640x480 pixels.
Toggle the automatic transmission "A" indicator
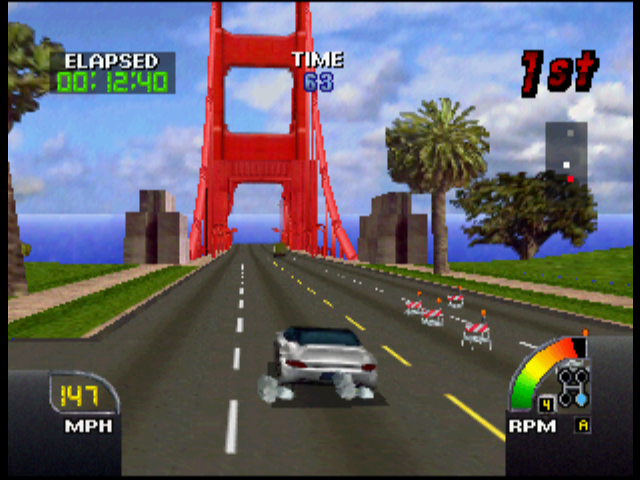click(580, 424)
